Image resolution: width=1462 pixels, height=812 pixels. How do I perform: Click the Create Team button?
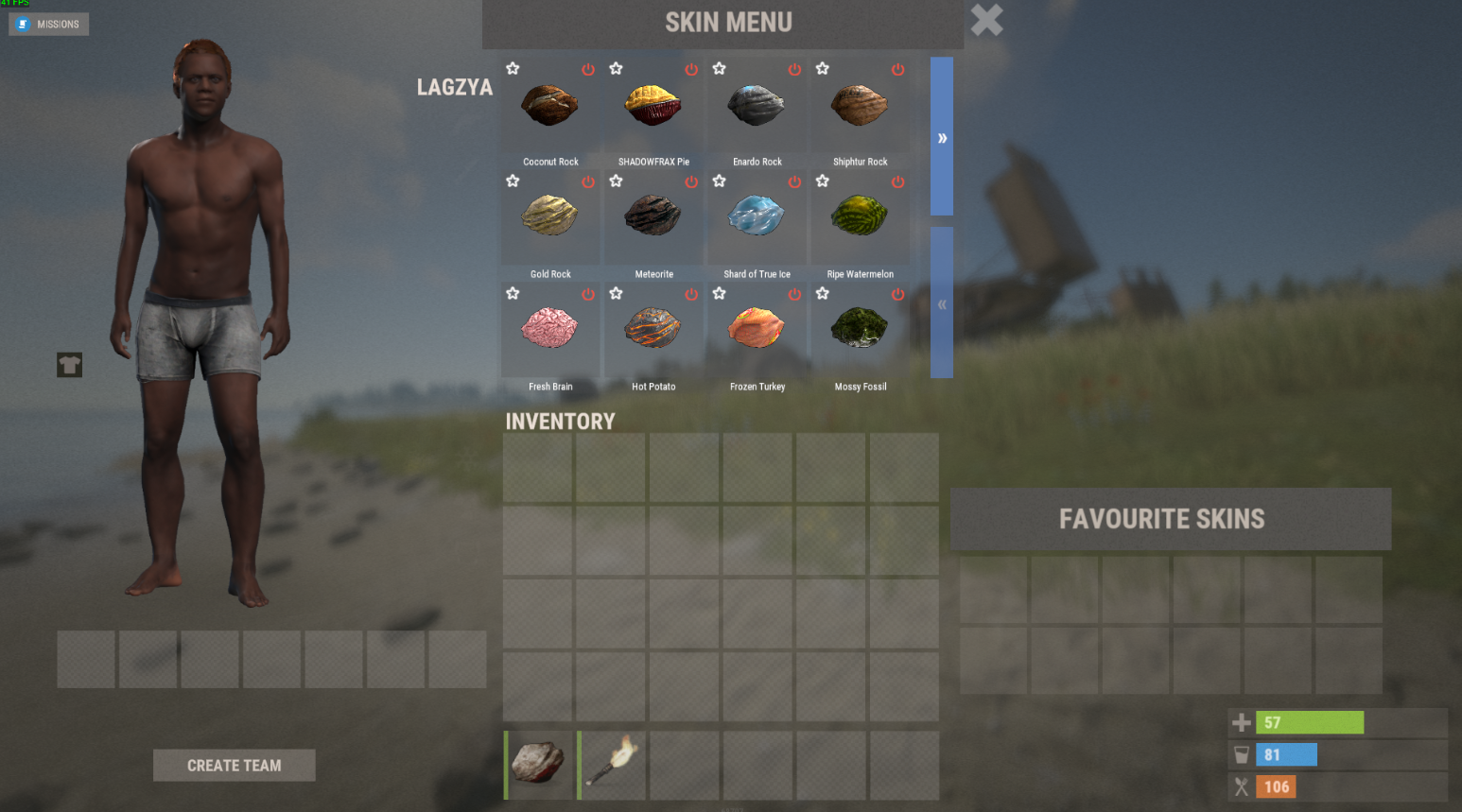(x=234, y=766)
